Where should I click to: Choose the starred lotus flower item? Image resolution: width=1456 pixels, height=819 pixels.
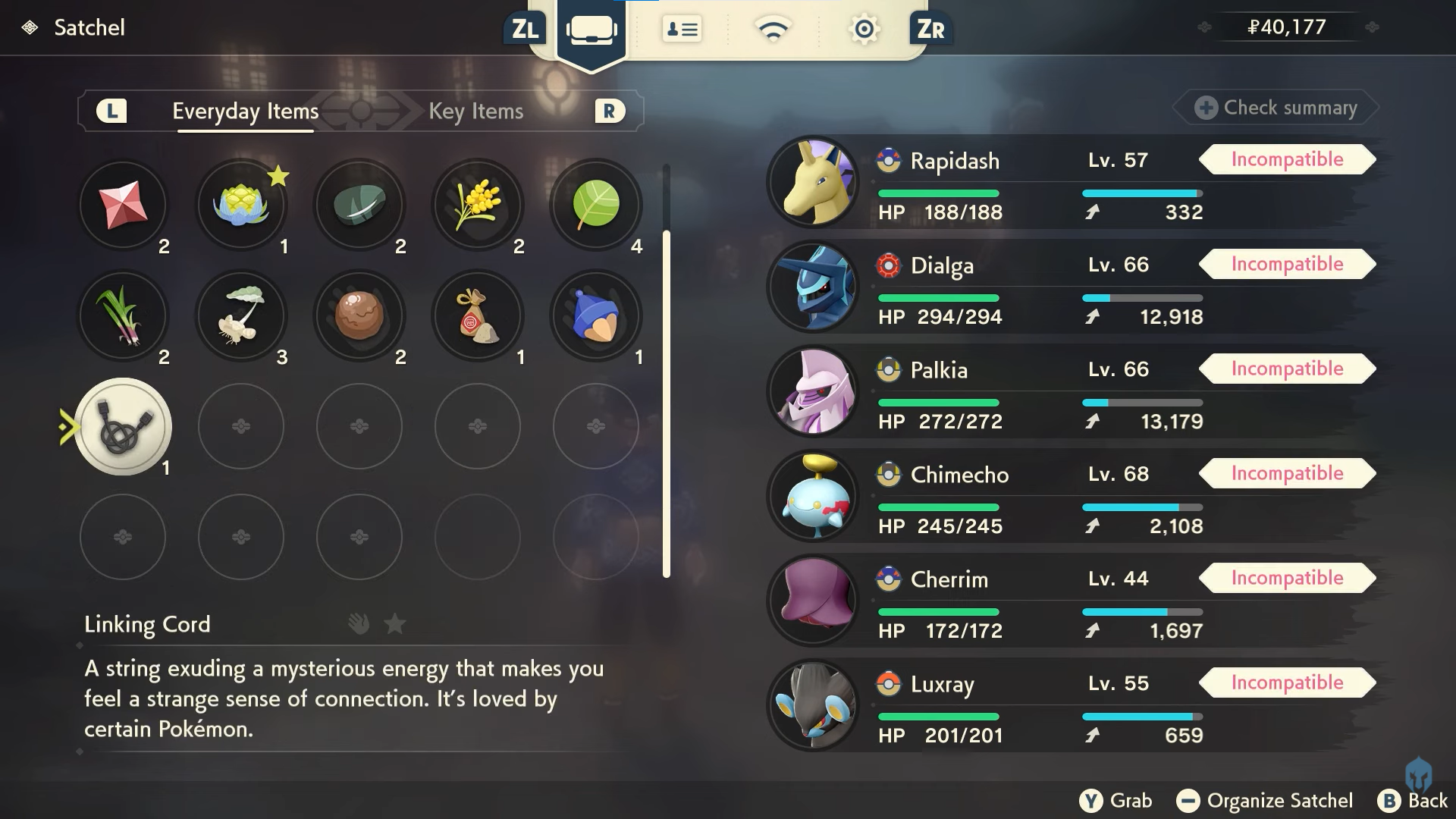[x=241, y=205]
